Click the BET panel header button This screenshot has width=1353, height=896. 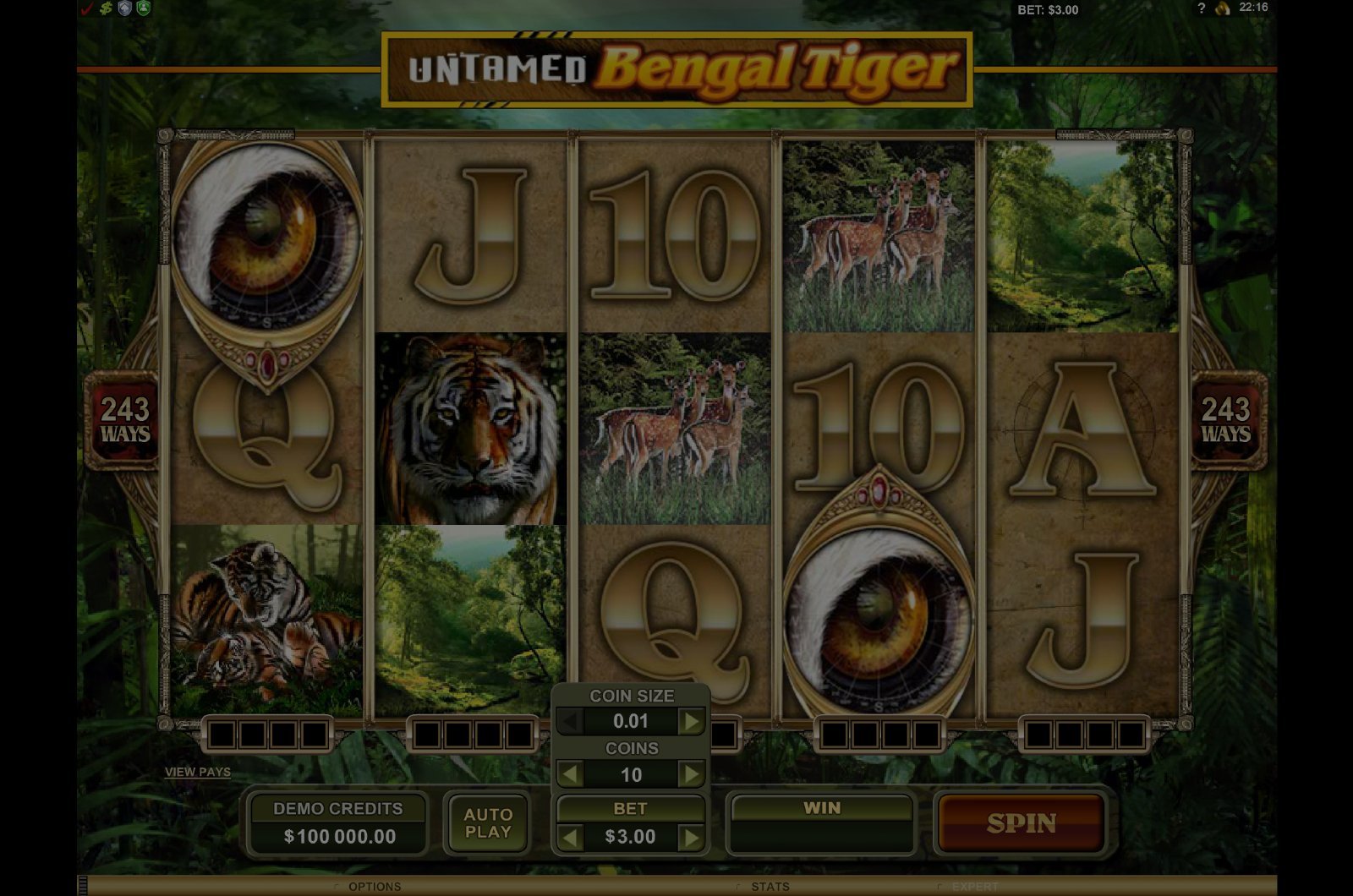point(630,809)
